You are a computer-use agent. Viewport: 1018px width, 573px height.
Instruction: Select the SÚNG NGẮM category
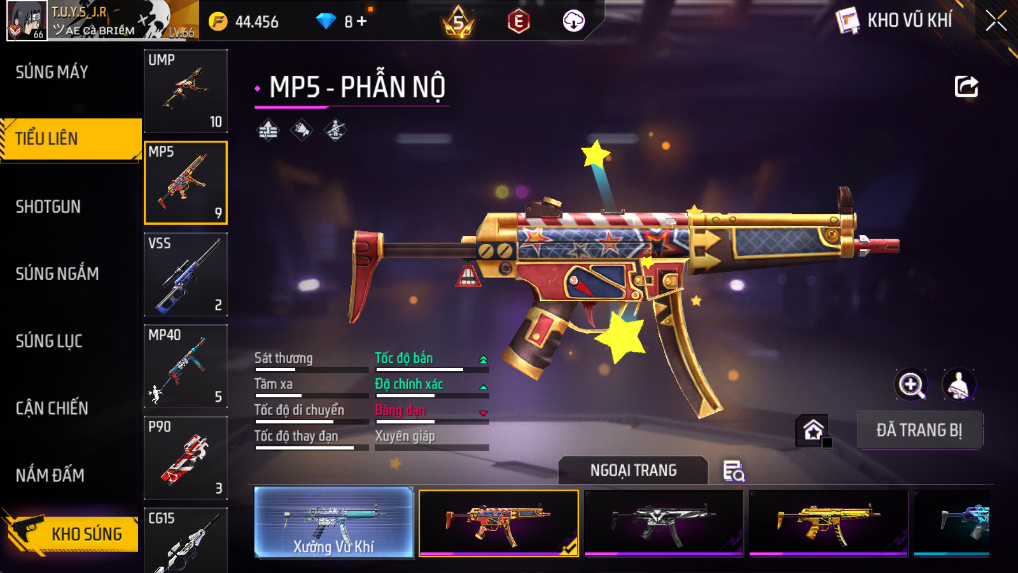[x=57, y=274]
